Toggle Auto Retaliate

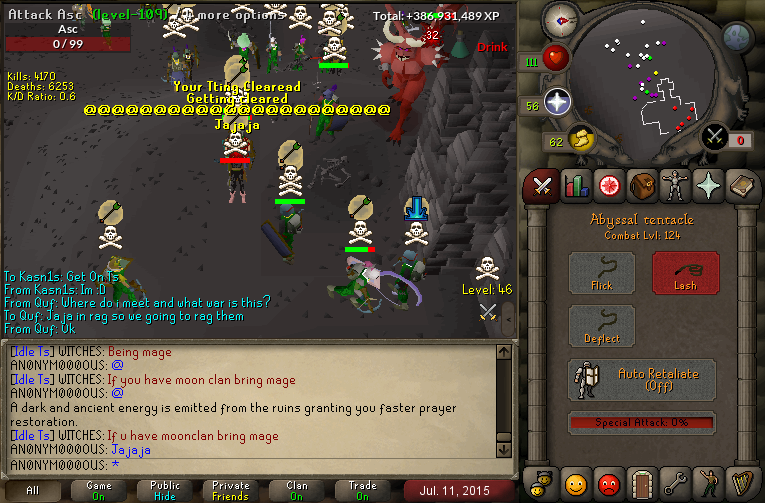(x=642, y=380)
